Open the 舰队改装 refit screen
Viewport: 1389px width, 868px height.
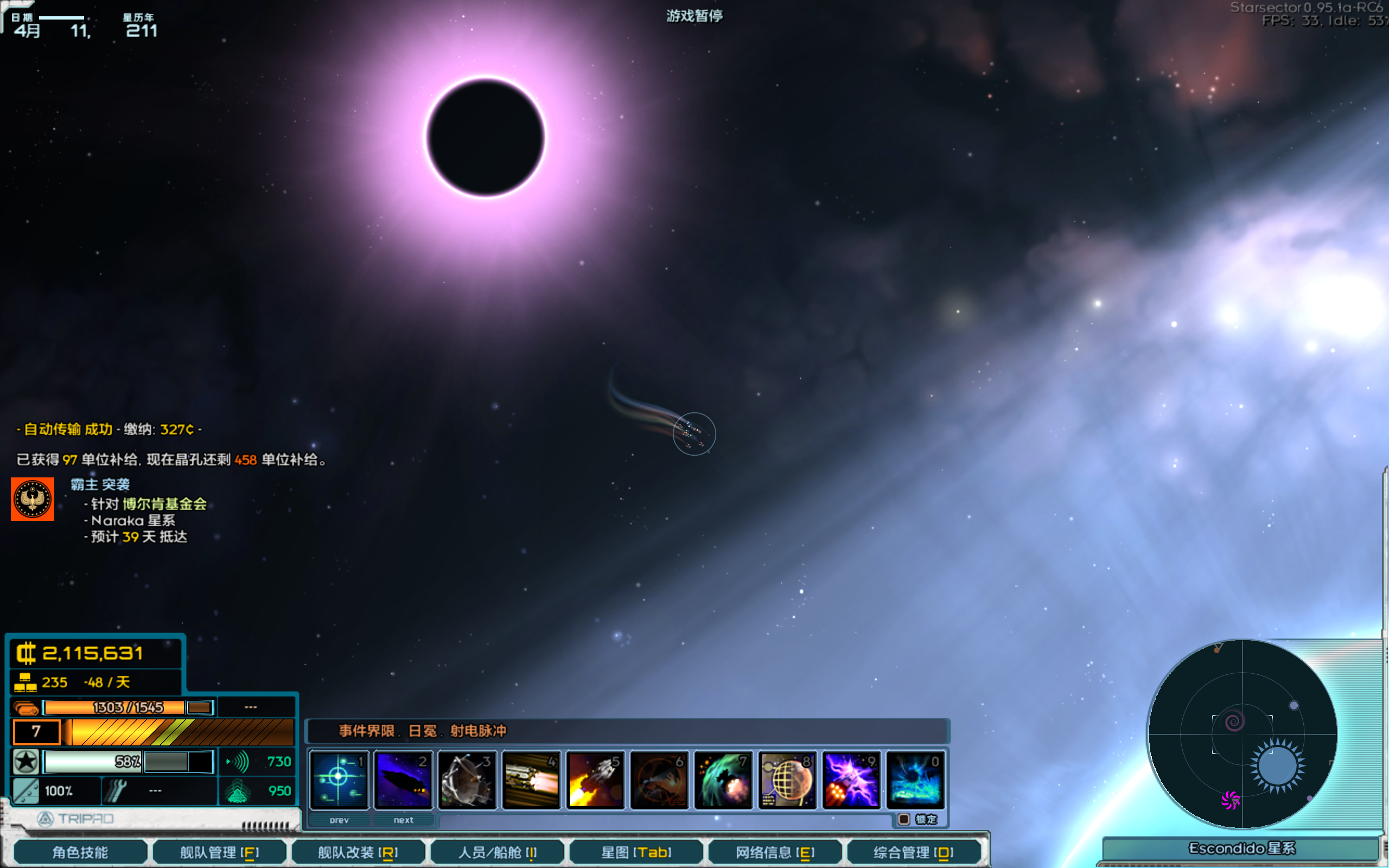click(x=358, y=852)
